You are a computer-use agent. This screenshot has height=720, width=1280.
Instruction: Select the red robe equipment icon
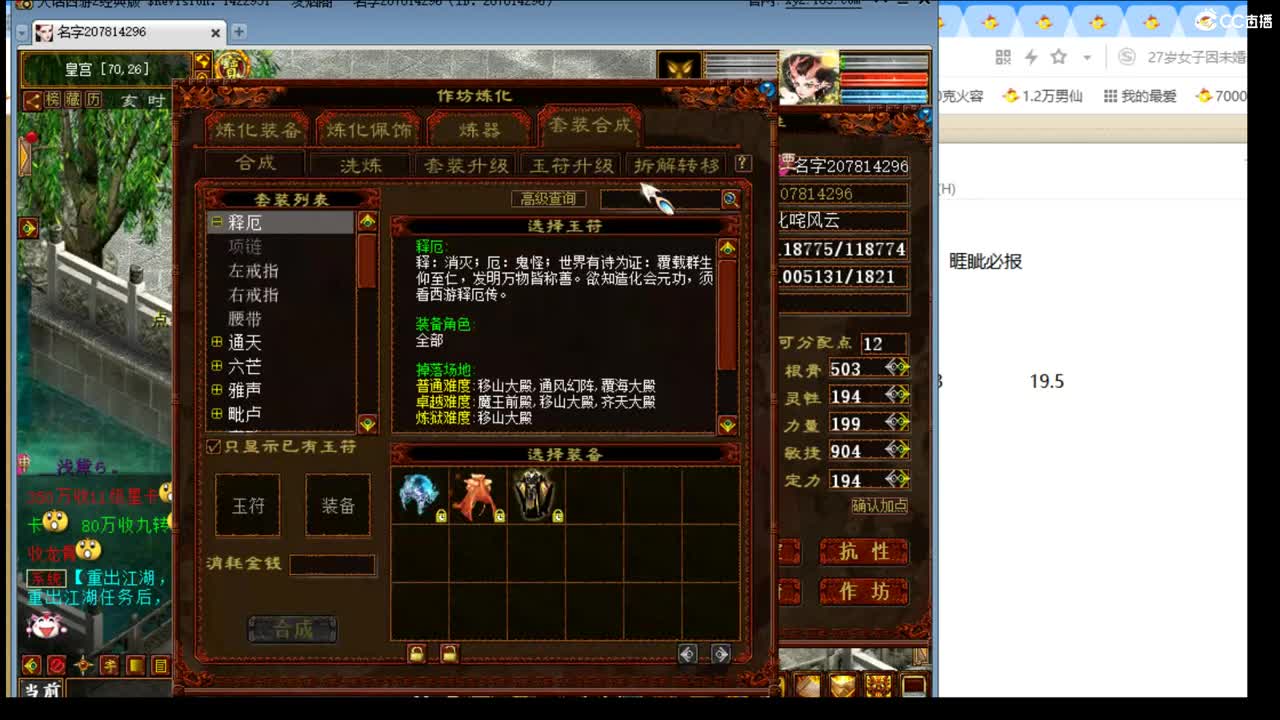tap(478, 492)
